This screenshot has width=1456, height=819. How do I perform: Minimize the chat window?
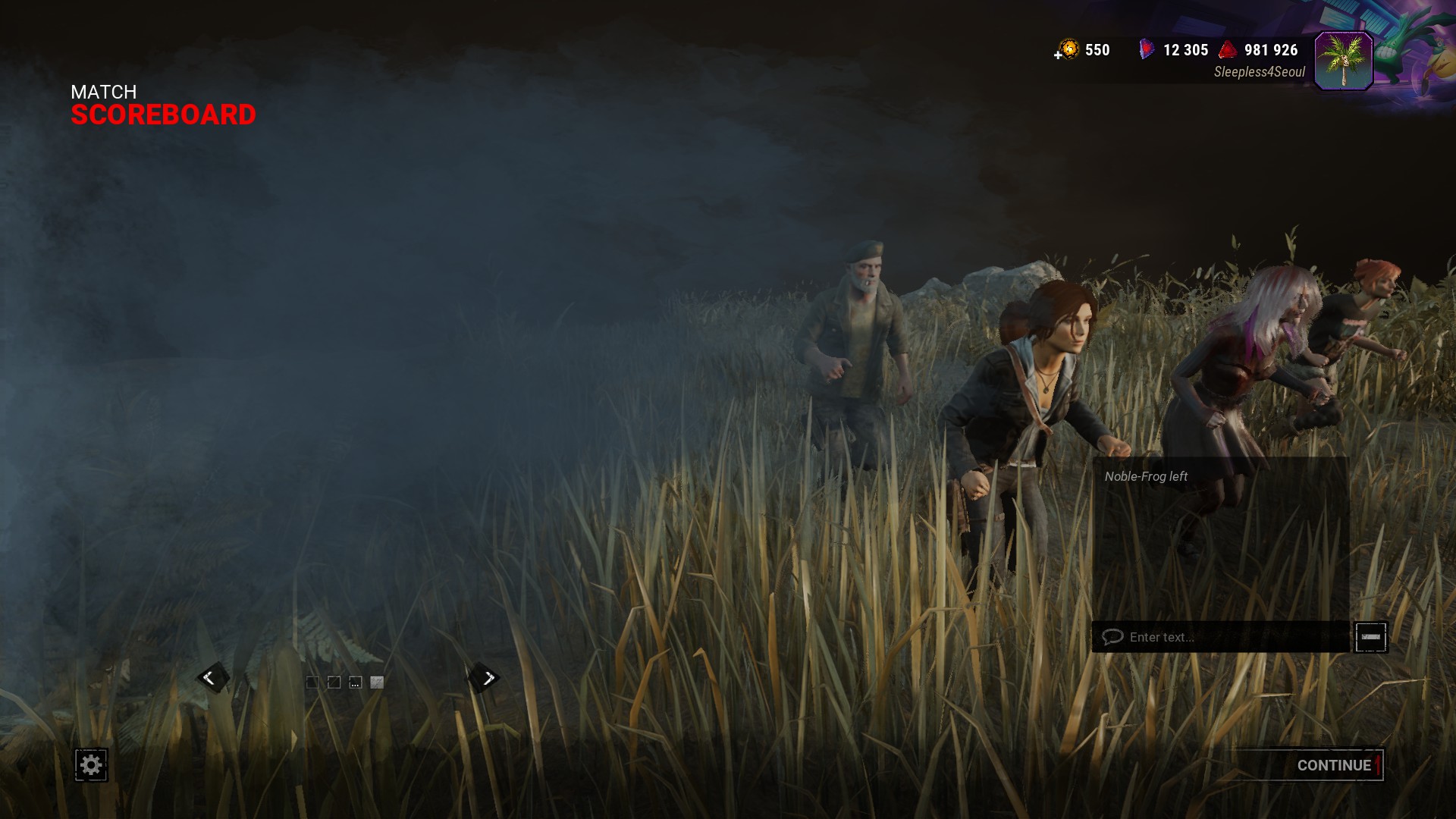point(1370,637)
